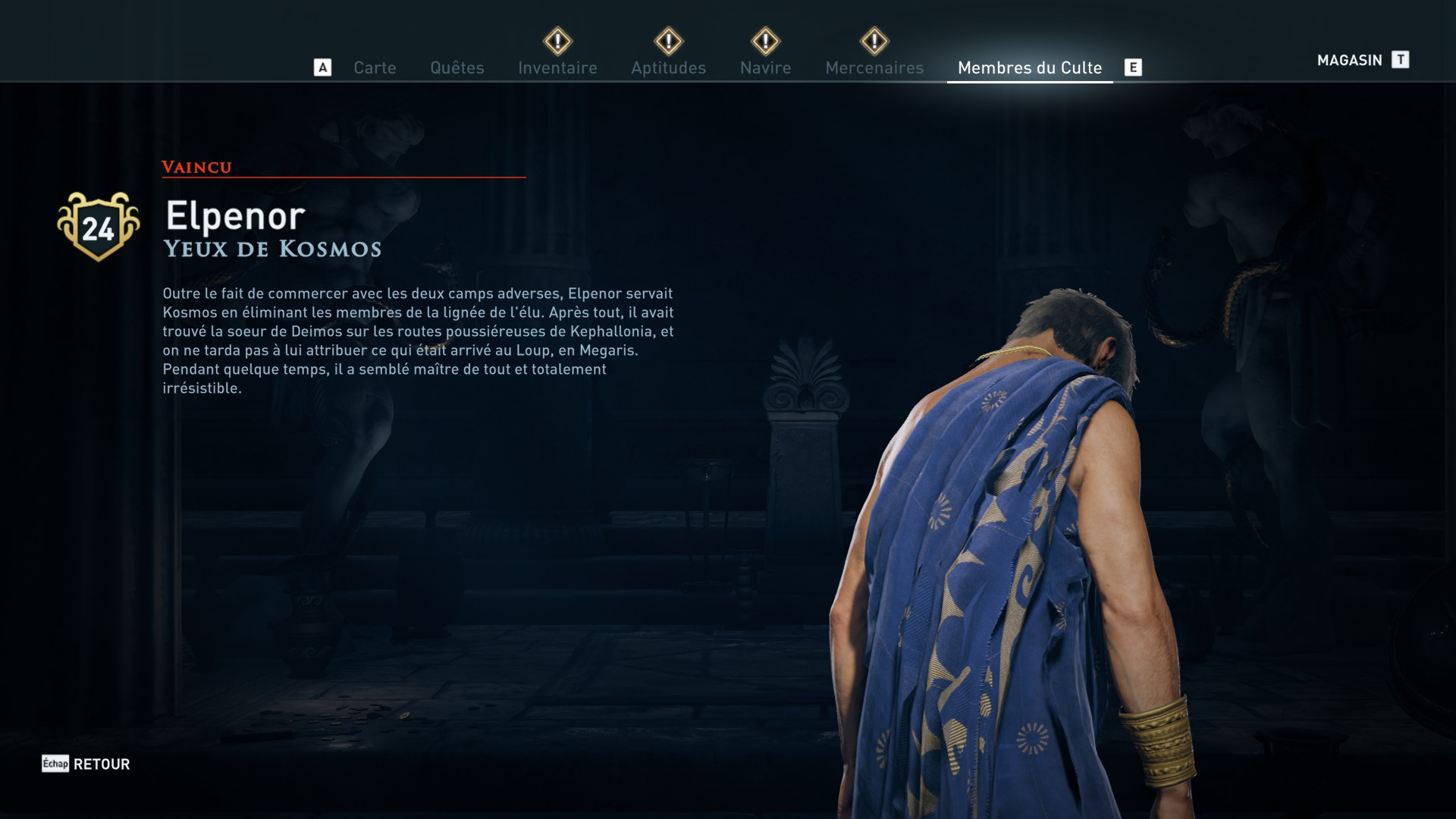
Task: Open the Magasin store
Action: pos(1351,60)
